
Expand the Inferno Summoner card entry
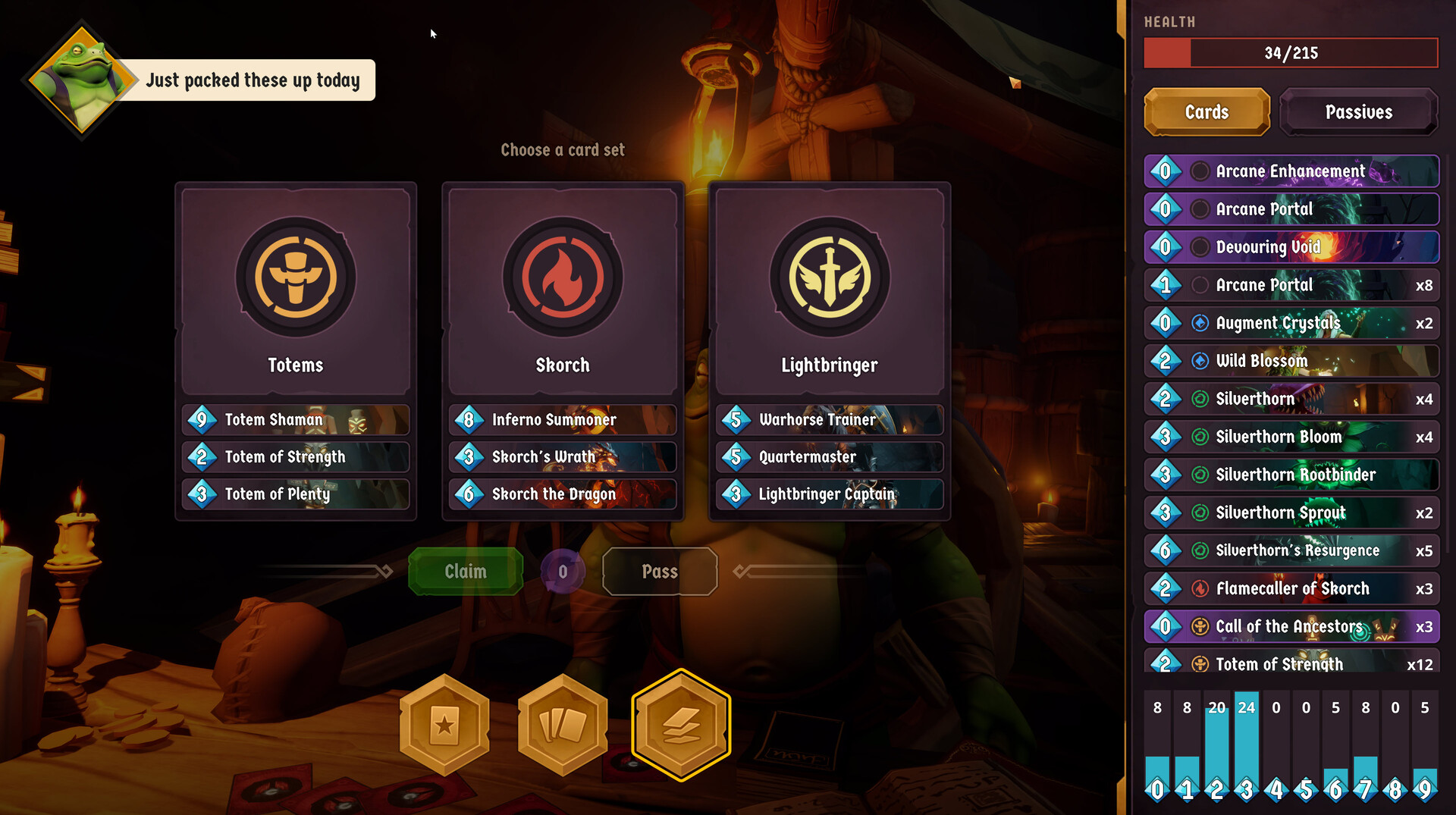[x=562, y=420]
